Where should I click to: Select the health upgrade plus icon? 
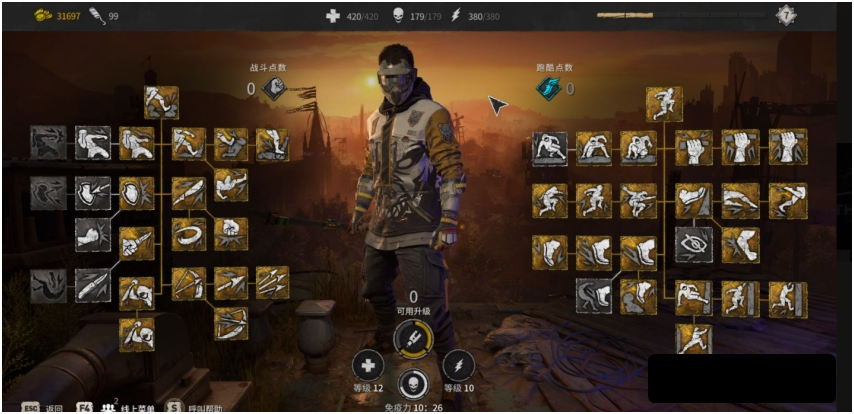click(368, 365)
